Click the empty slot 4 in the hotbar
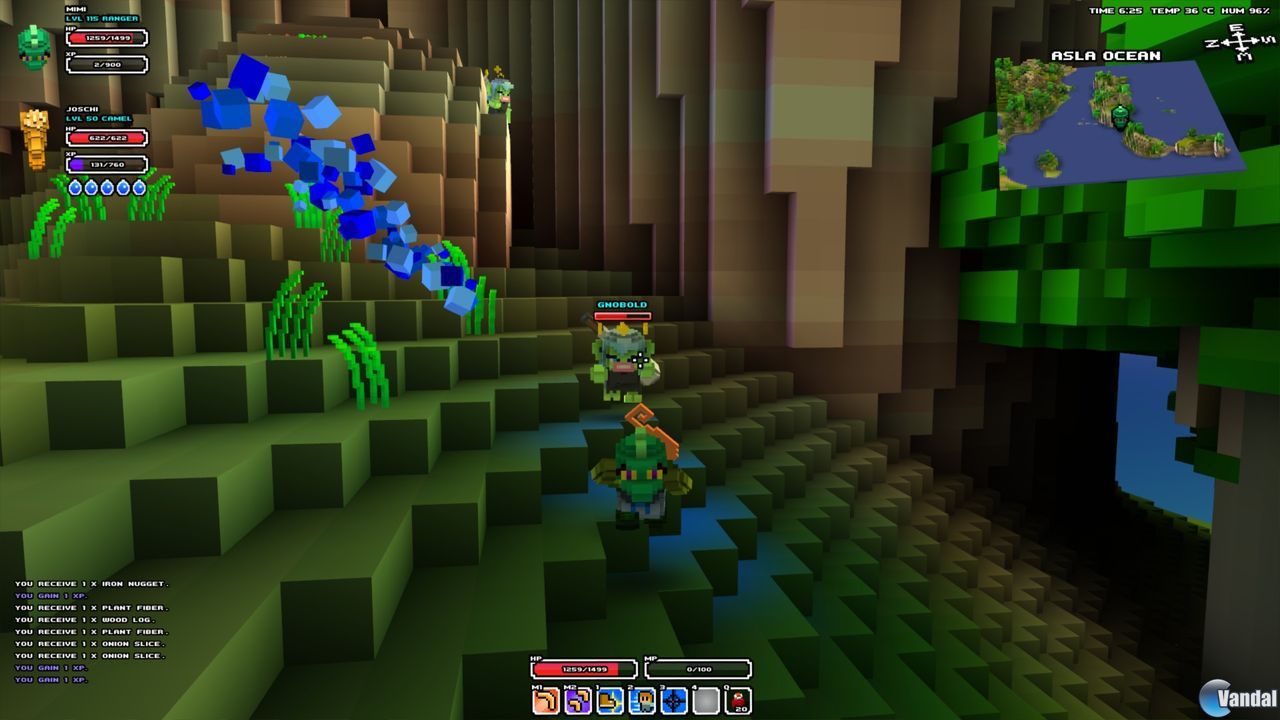Image resolution: width=1280 pixels, height=720 pixels. click(704, 699)
